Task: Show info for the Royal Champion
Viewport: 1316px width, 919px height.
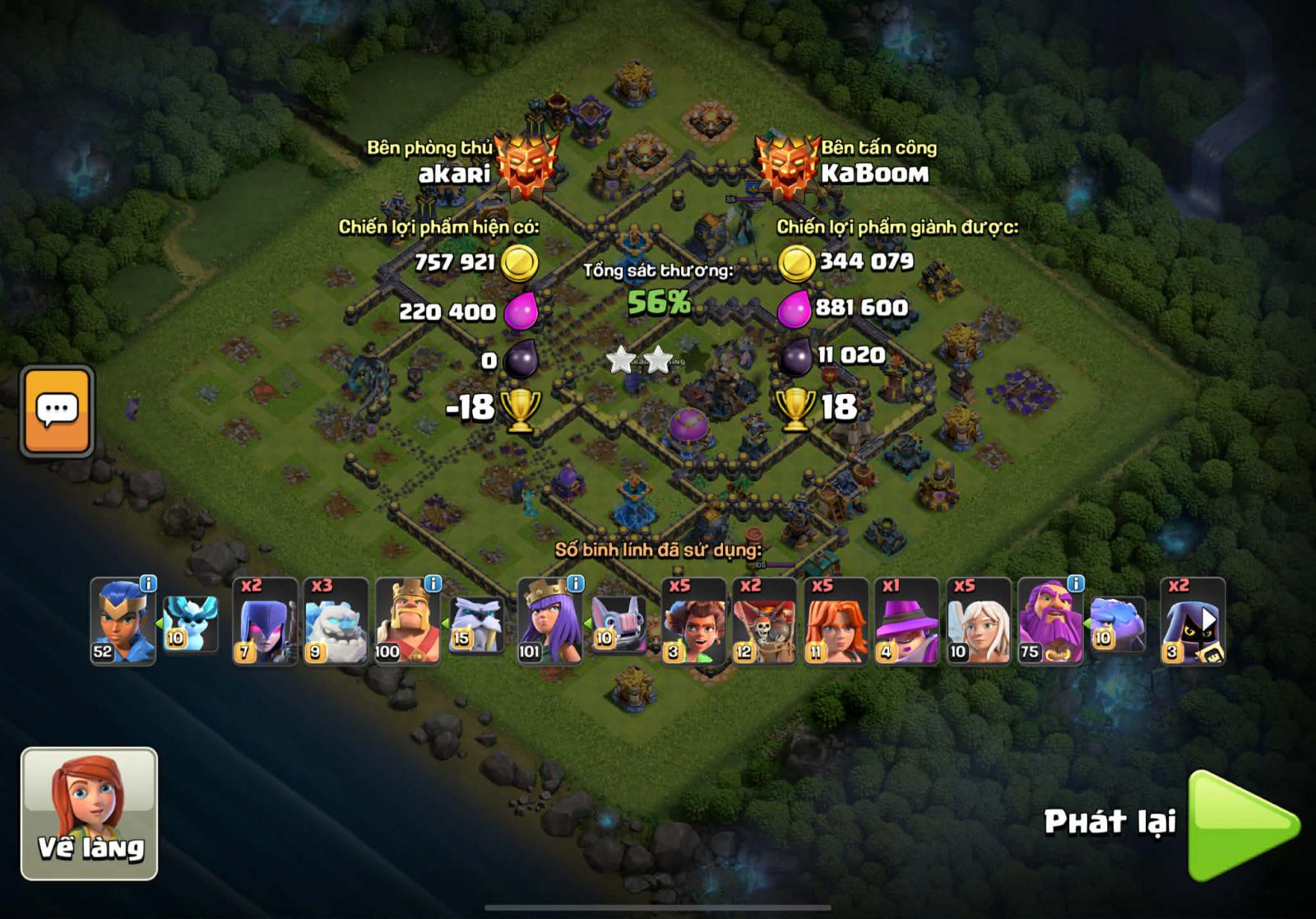Action: click(148, 583)
